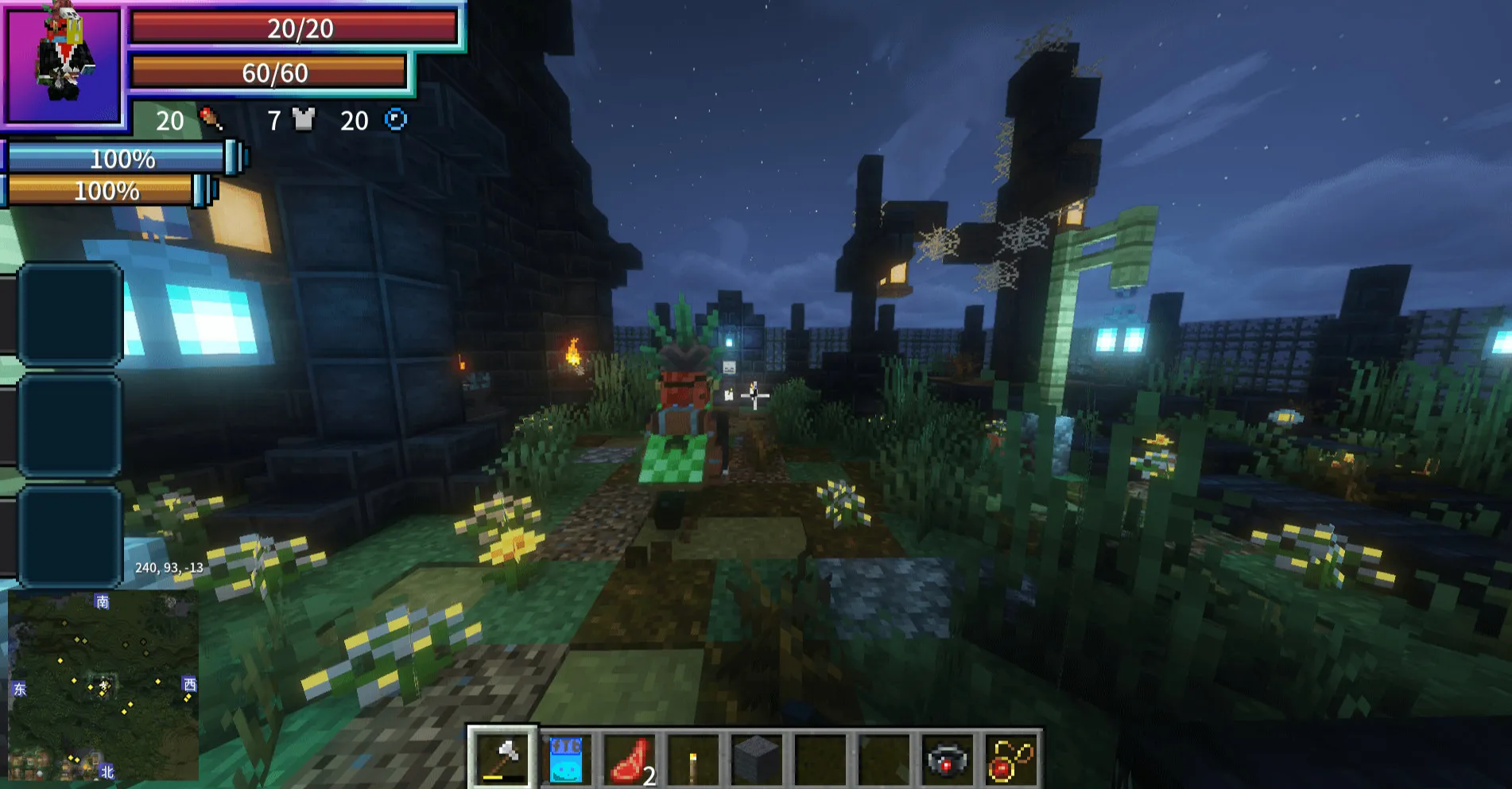This screenshot has width=1512, height=789.
Task: Pick the dark stone block slot
Action: [756, 759]
